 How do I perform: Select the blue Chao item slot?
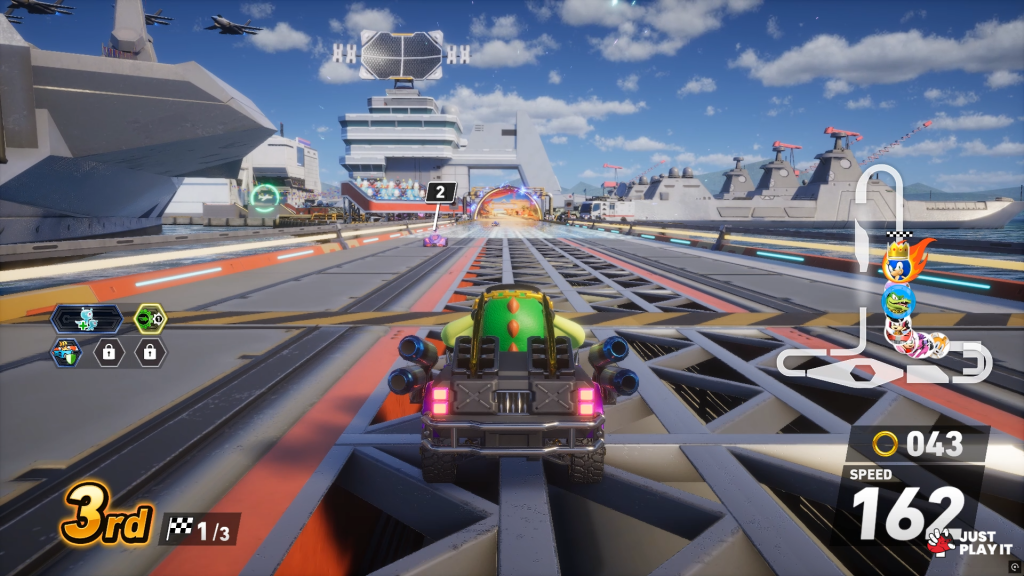pyautogui.click(x=87, y=319)
